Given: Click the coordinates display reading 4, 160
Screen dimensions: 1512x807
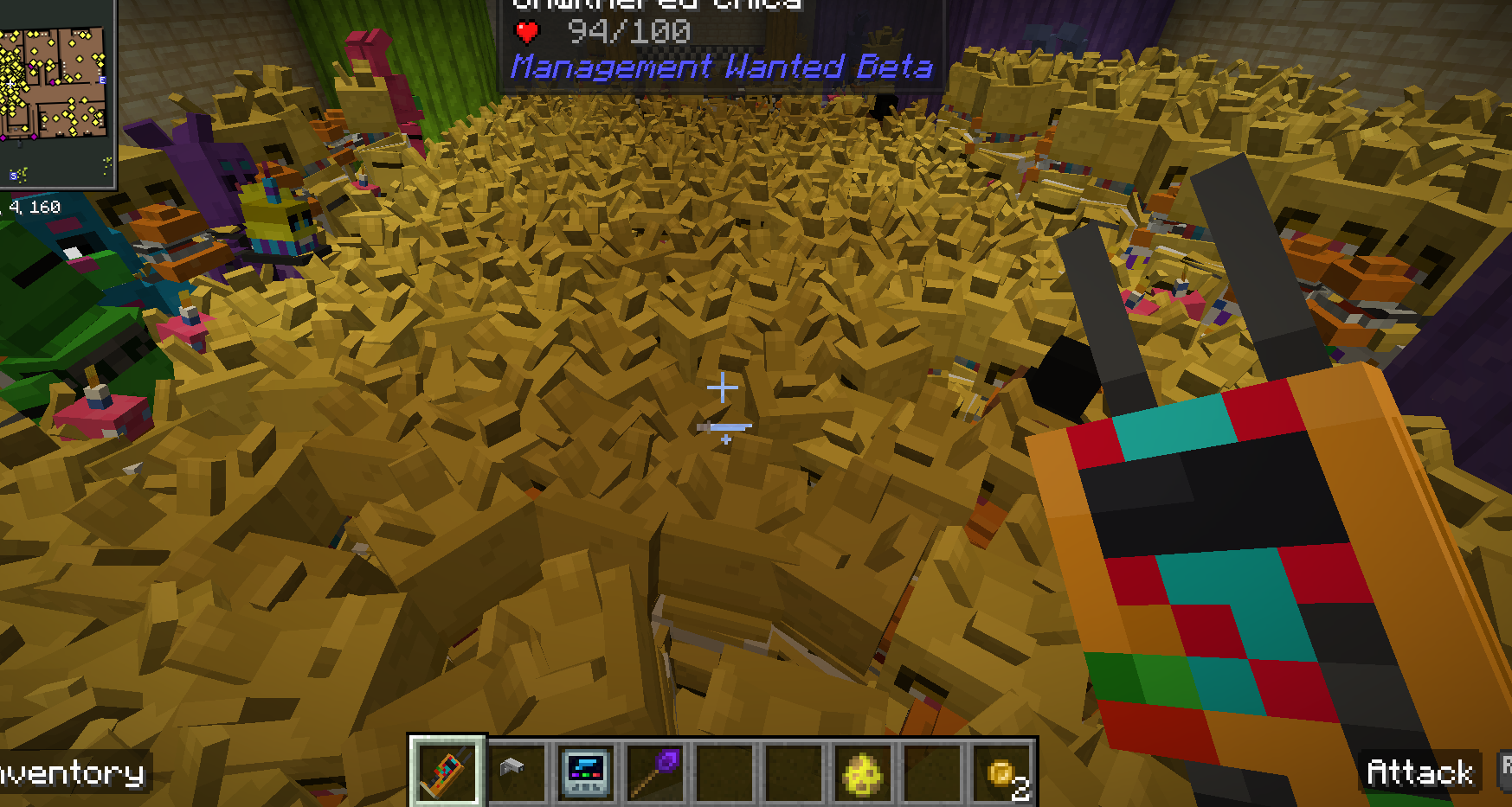Looking at the screenshot, I should [x=34, y=206].
